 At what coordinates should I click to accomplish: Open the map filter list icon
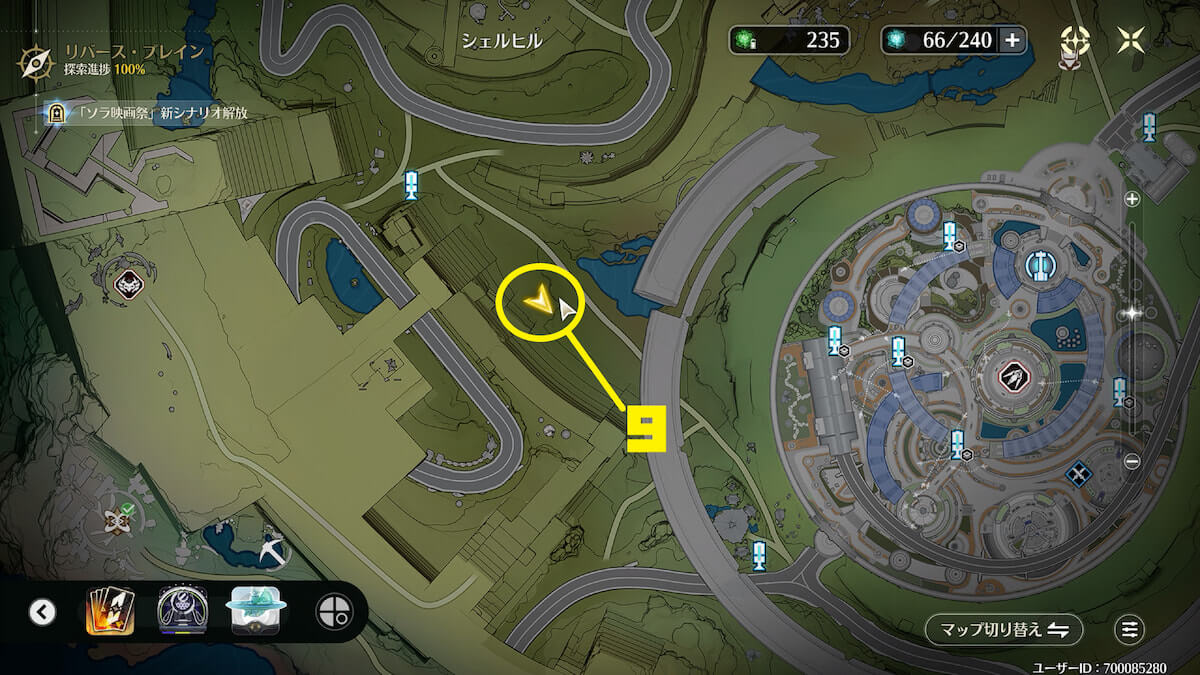[1130, 629]
